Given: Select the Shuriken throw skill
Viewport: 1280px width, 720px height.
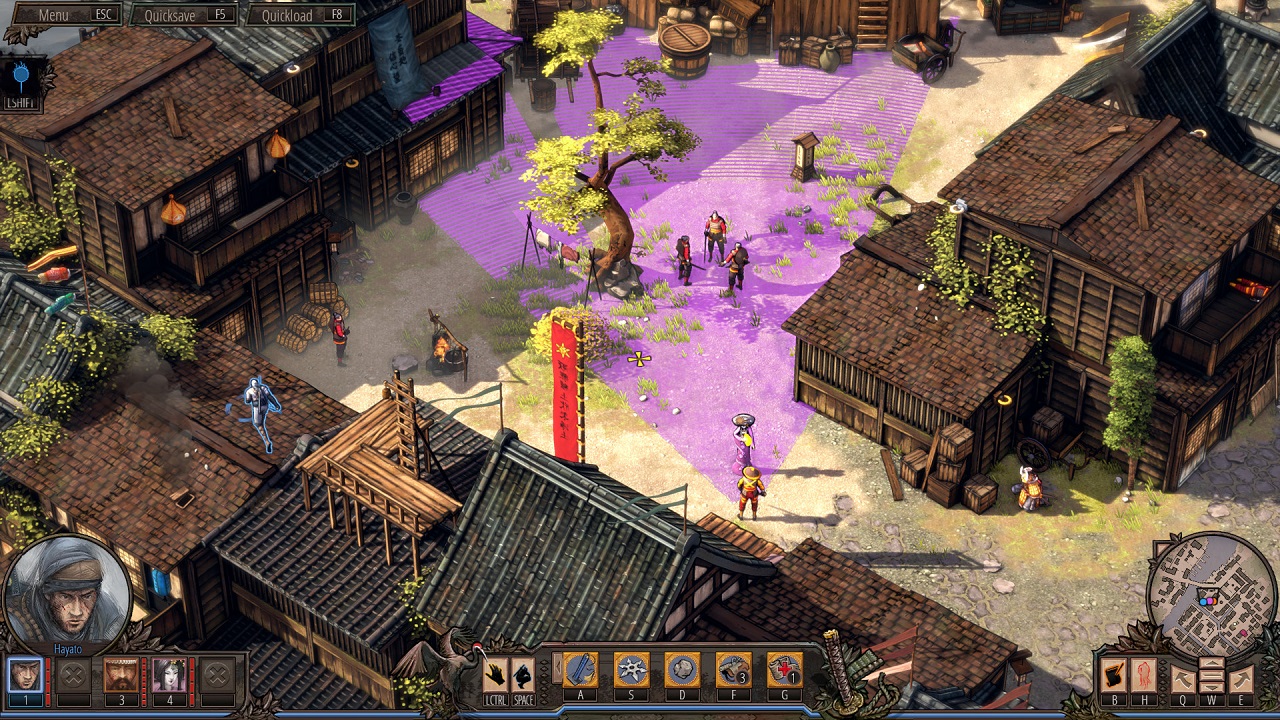Looking at the screenshot, I should [632, 670].
